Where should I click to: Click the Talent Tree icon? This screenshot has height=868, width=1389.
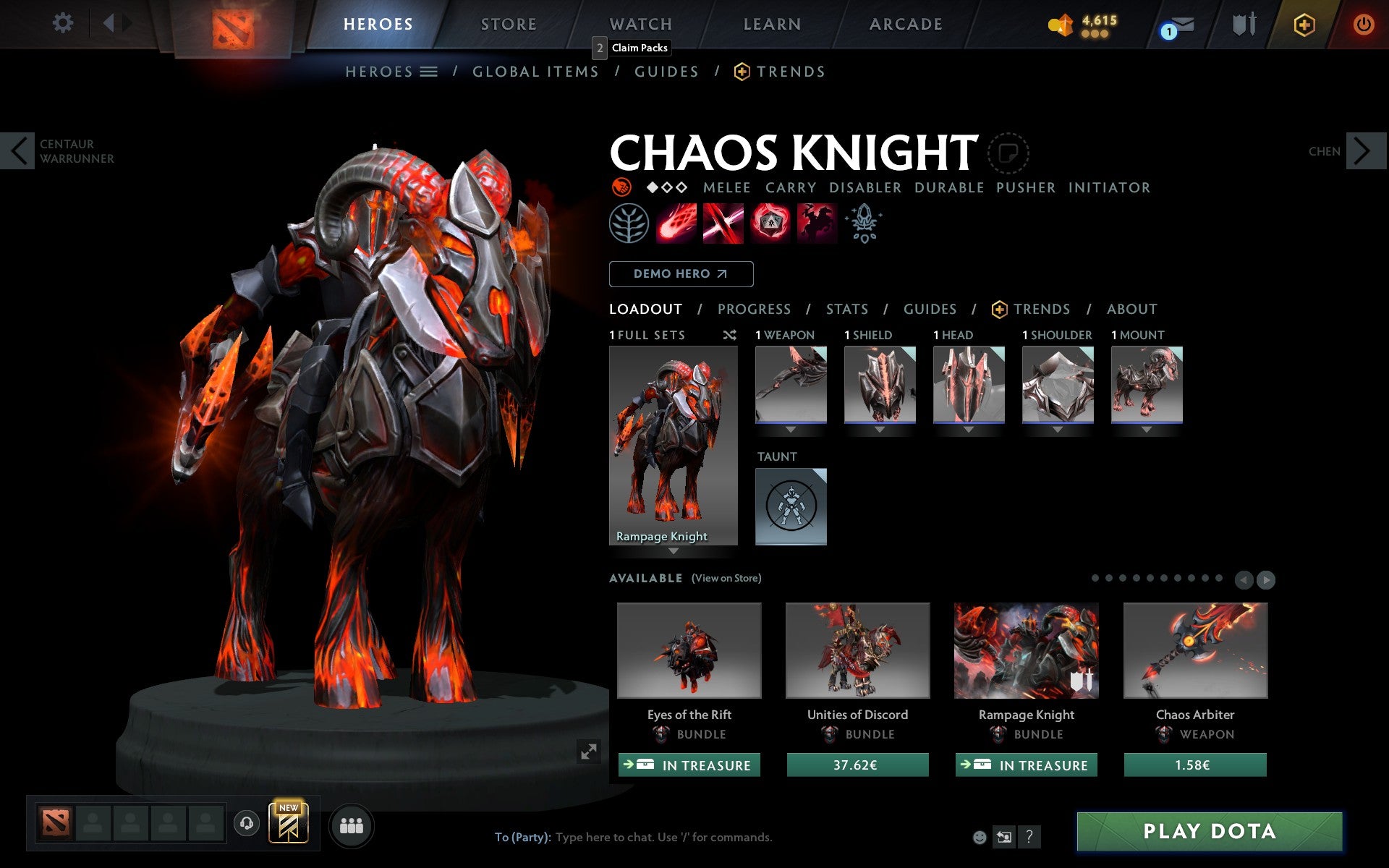(628, 223)
